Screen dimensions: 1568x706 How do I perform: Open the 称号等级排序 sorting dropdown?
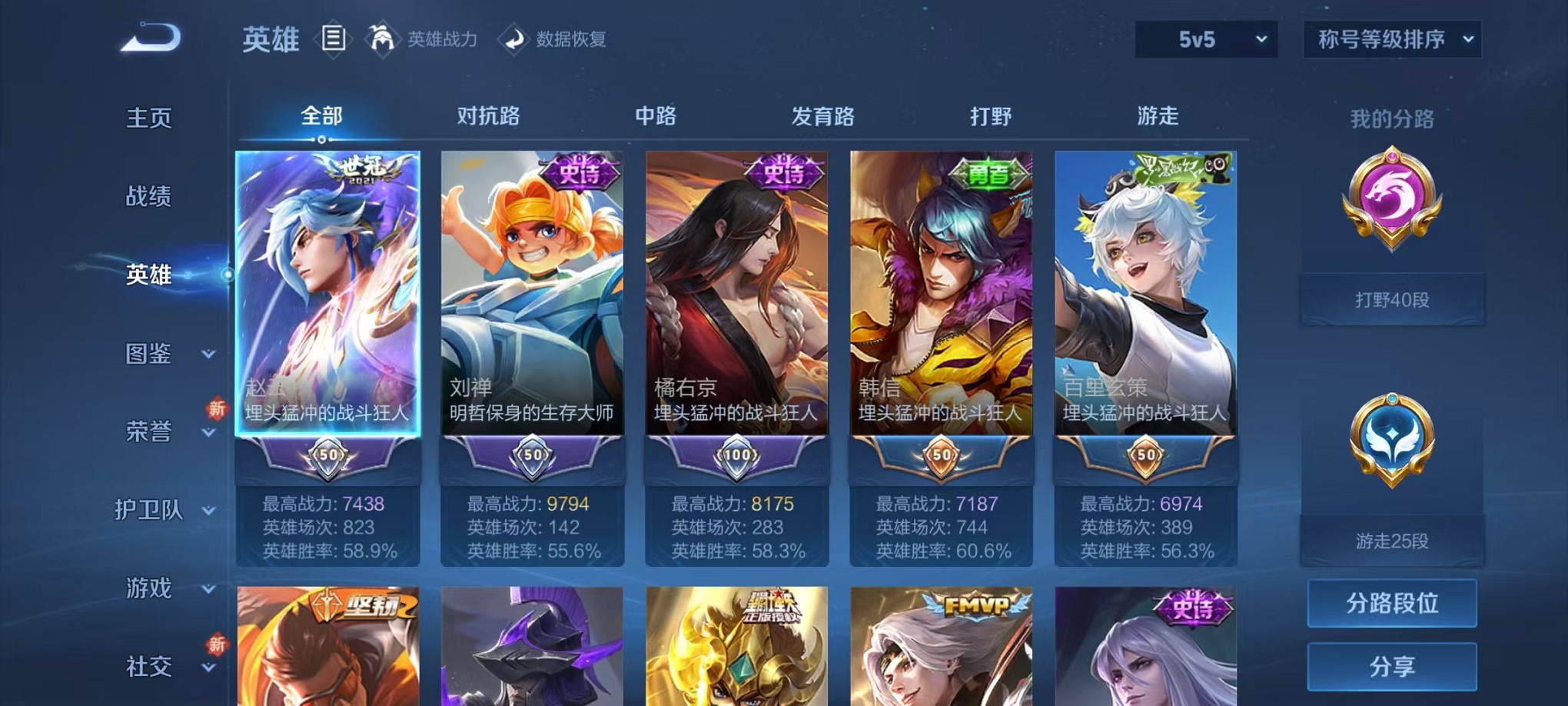[x=1391, y=38]
